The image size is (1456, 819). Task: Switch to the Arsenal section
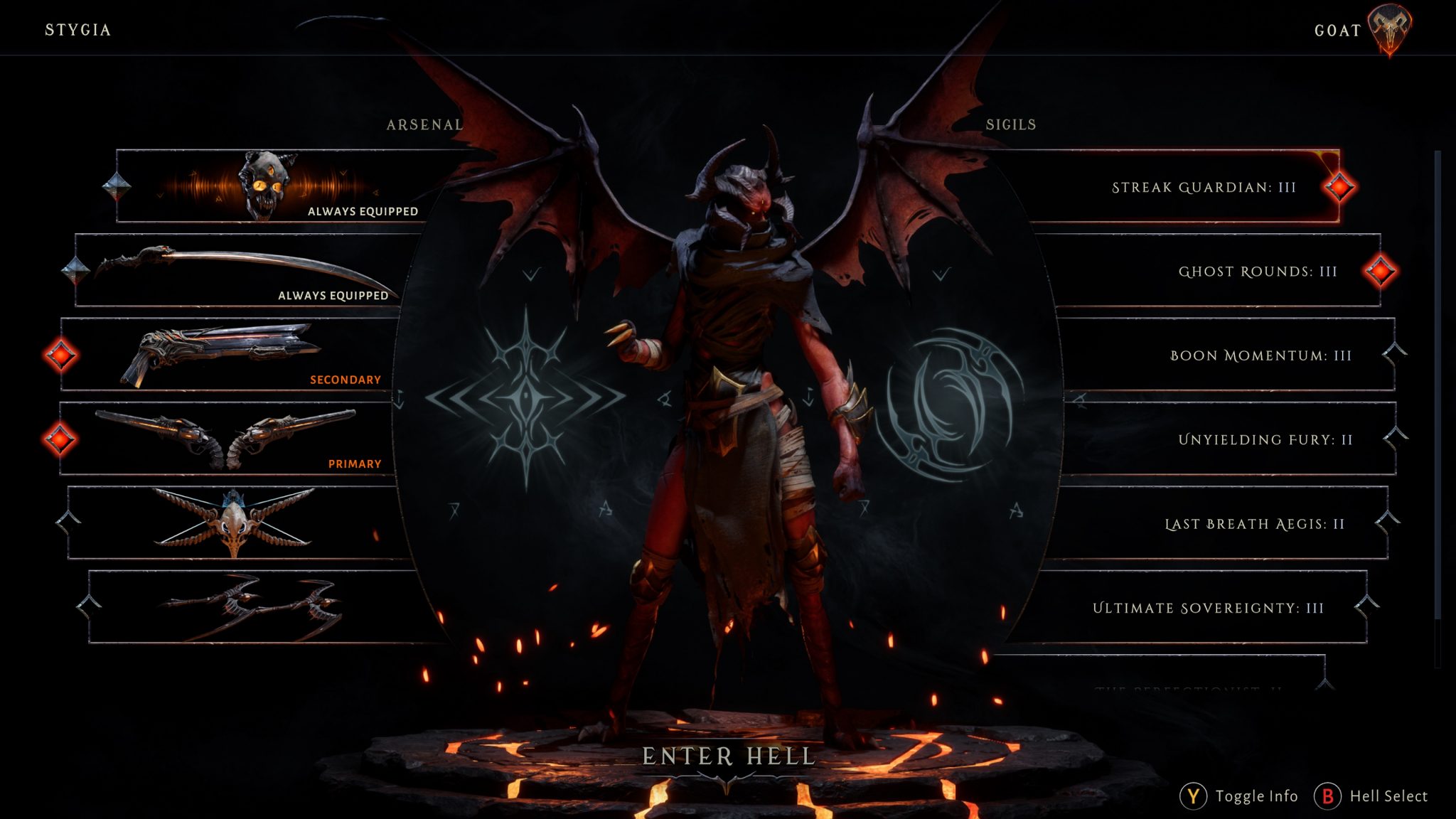coord(423,124)
